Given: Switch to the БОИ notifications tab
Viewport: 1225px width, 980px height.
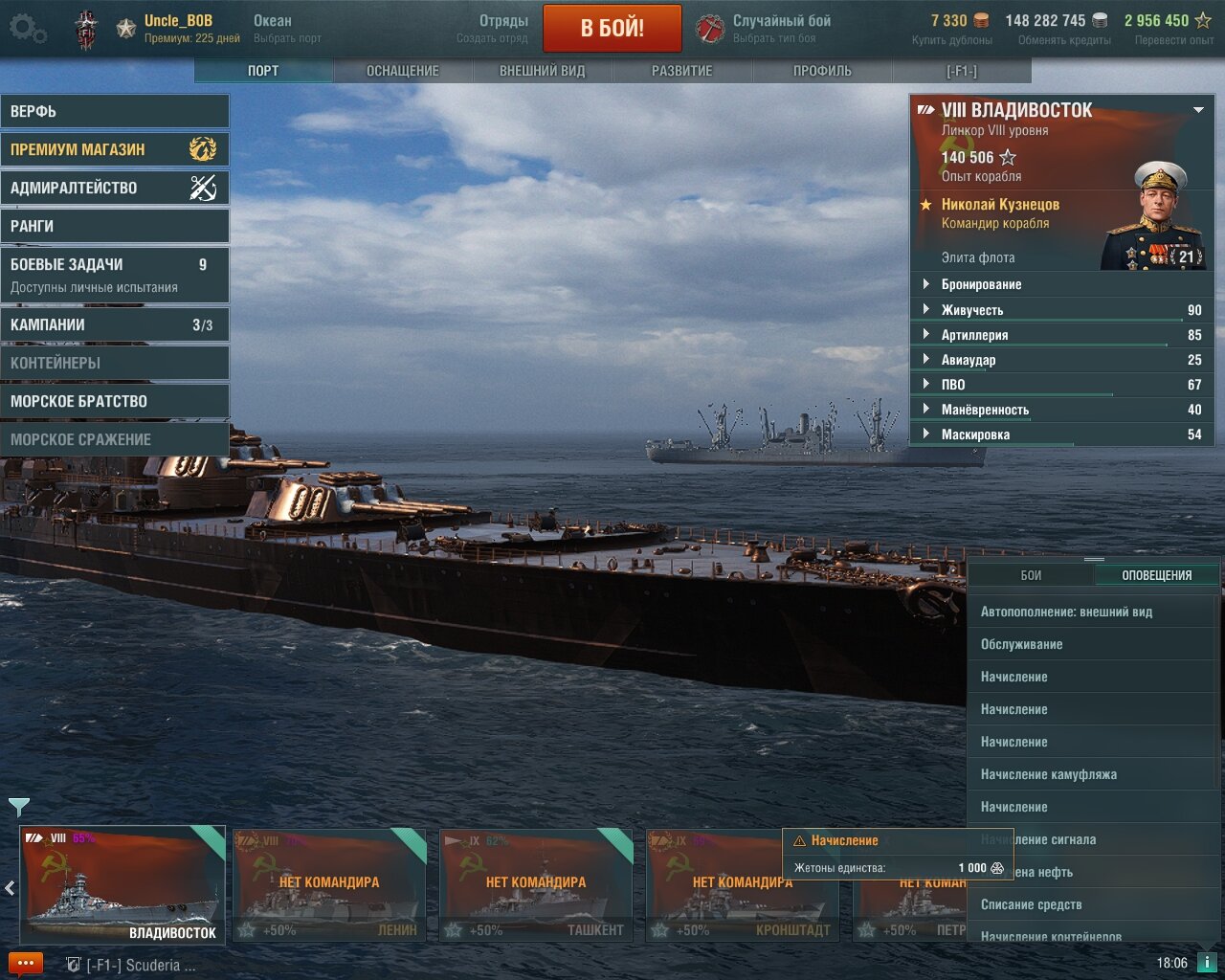Looking at the screenshot, I should coord(1031,575).
